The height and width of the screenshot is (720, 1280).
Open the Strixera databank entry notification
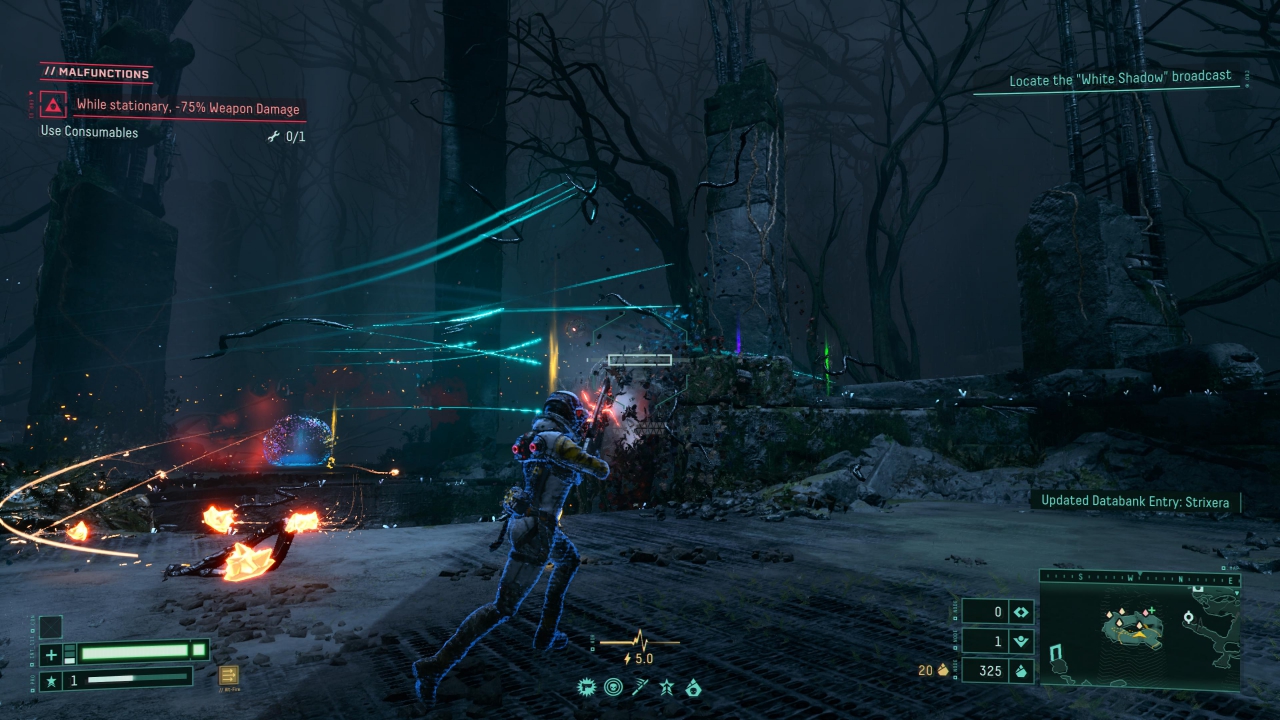1134,501
